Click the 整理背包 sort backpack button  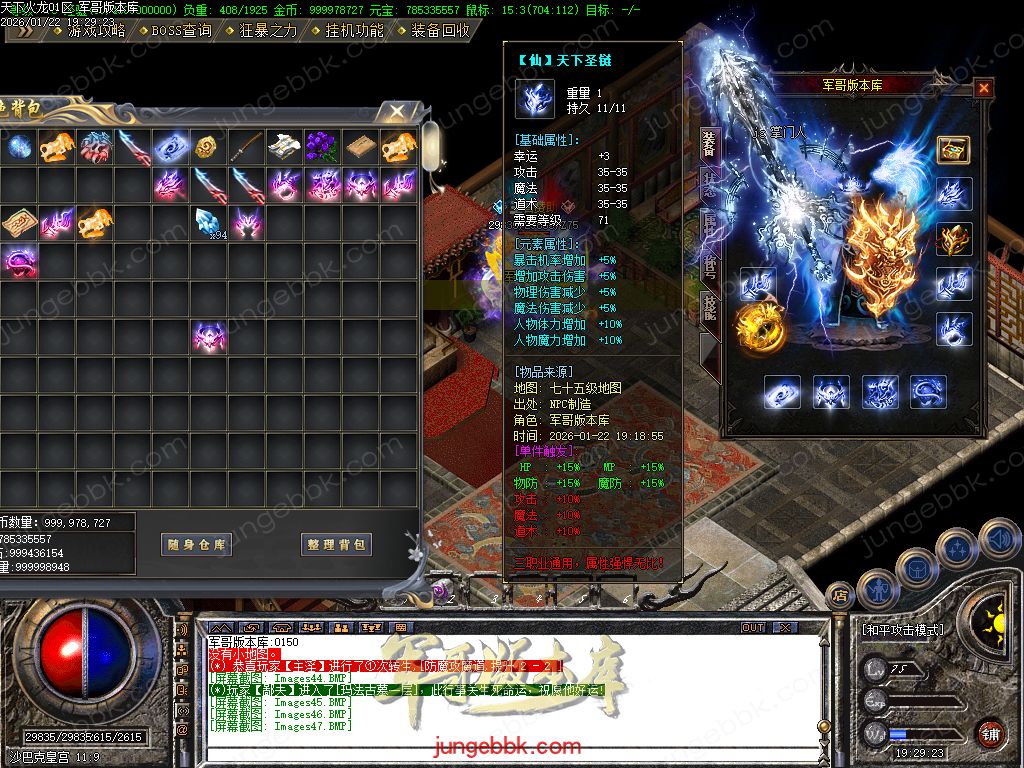click(336, 545)
